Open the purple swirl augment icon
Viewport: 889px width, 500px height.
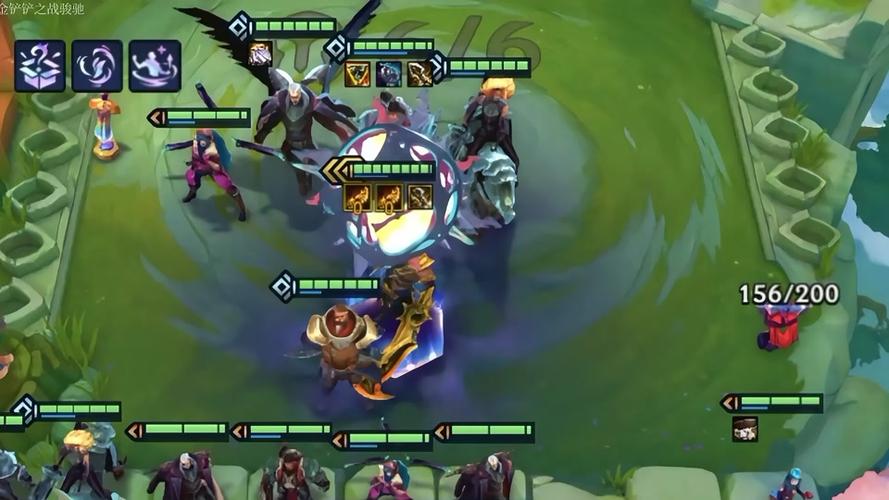tap(97, 66)
